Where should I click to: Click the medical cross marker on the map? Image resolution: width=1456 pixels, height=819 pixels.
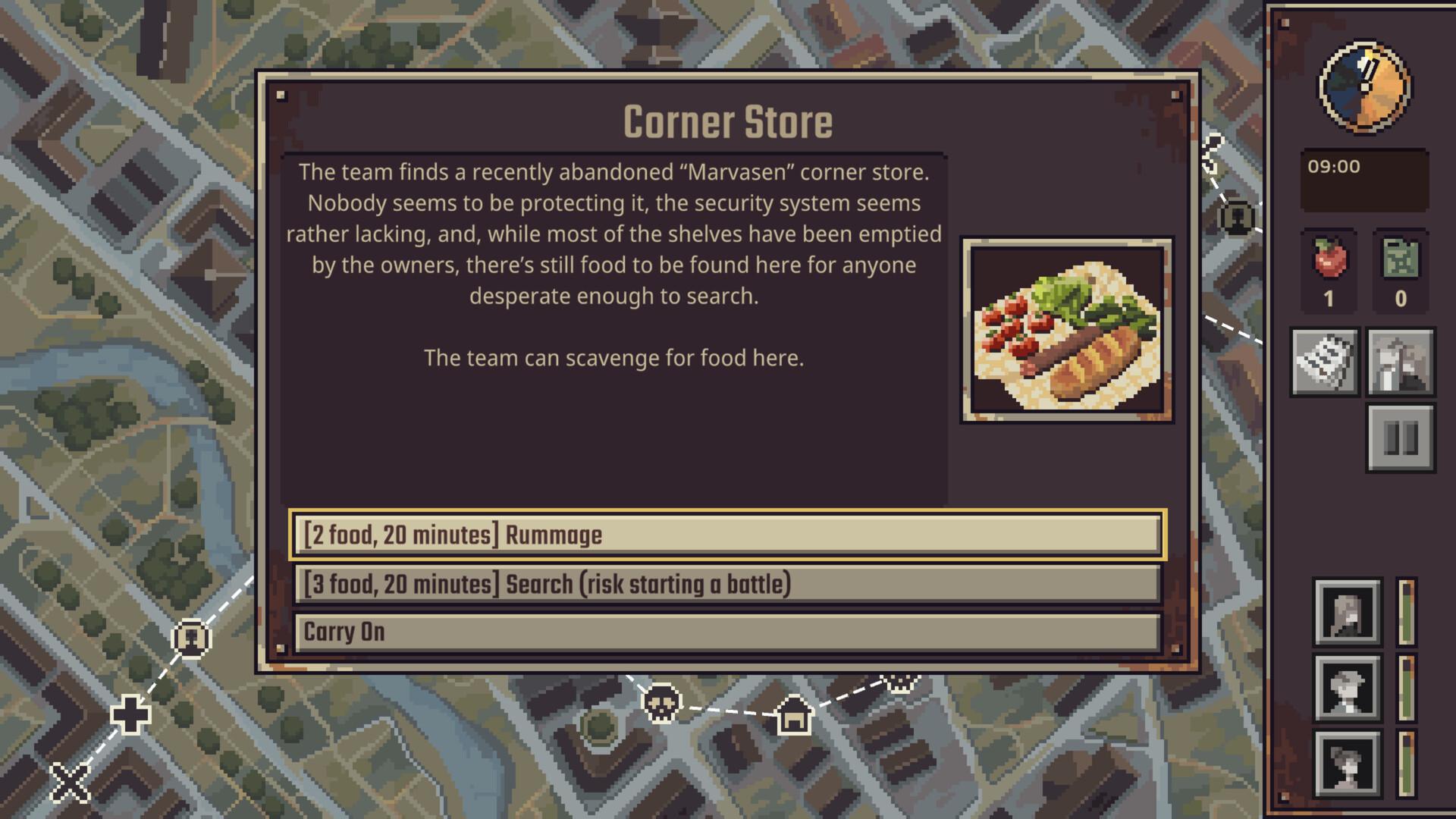pyautogui.click(x=130, y=713)
